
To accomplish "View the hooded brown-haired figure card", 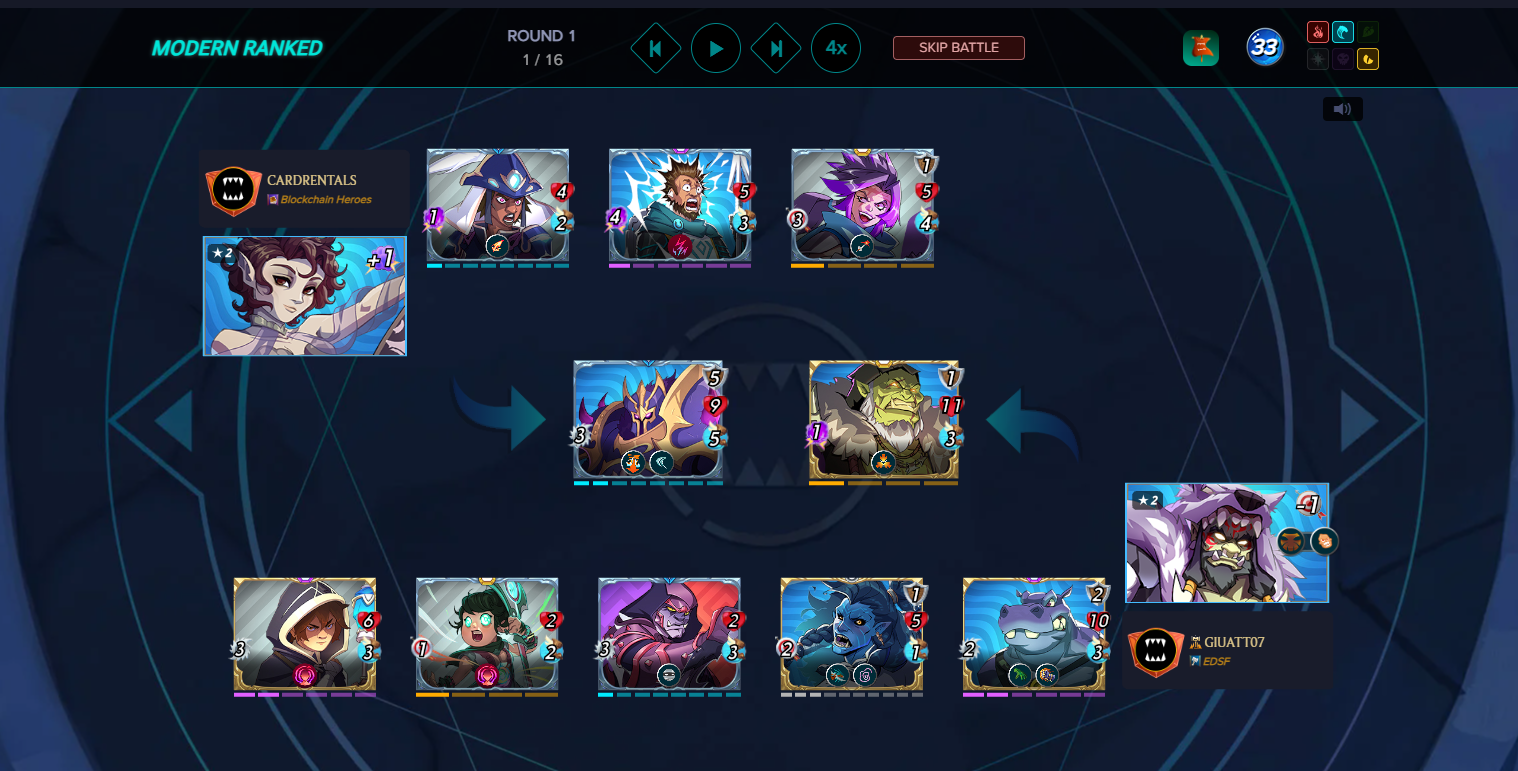I will click(x=305, y=634).
